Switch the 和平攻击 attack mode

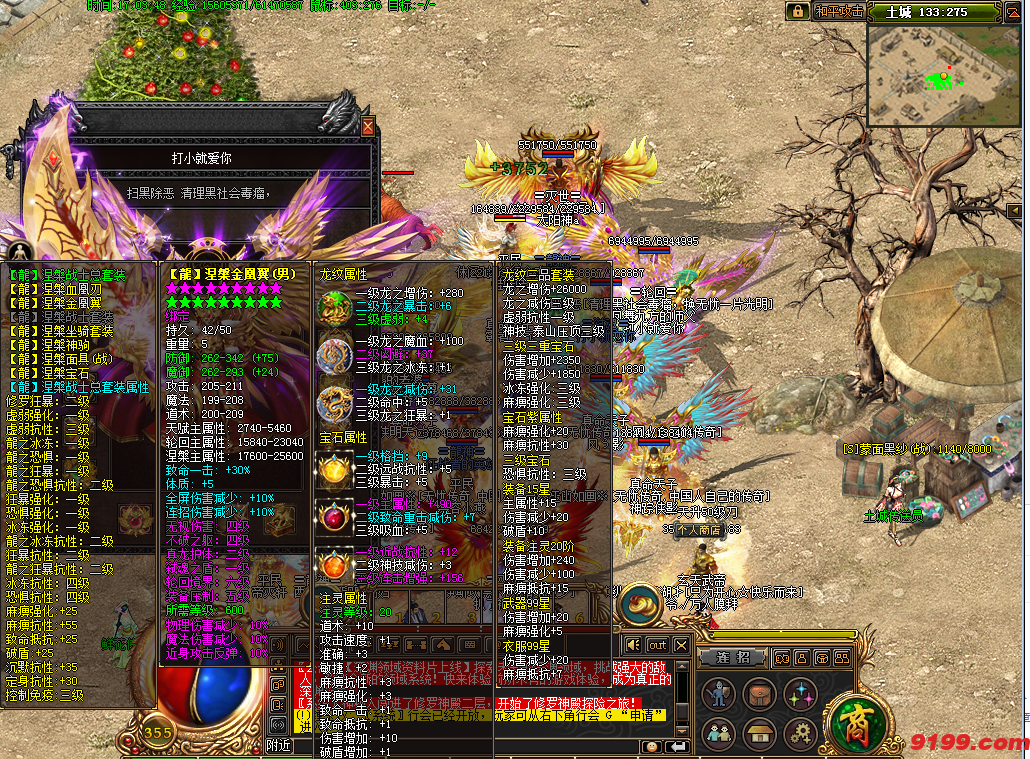pyautogui.click(x=838, y=11)
